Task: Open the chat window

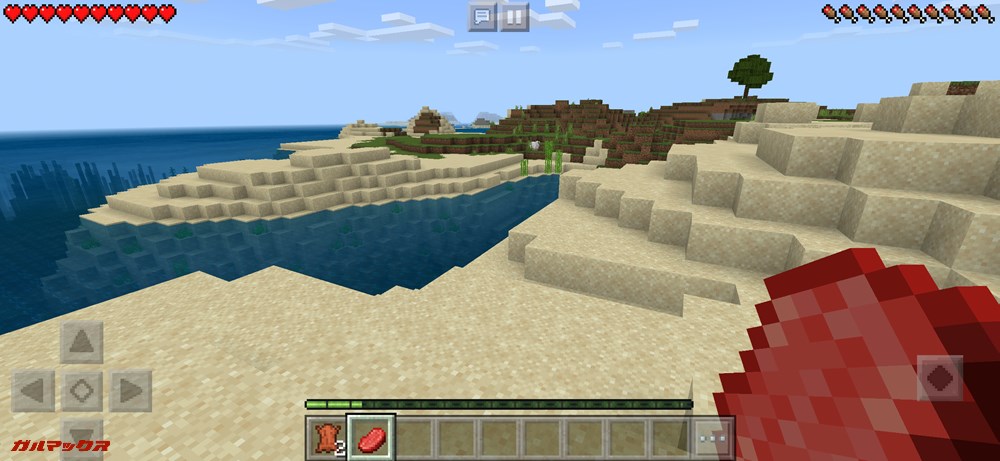Action: pos(483,17)
